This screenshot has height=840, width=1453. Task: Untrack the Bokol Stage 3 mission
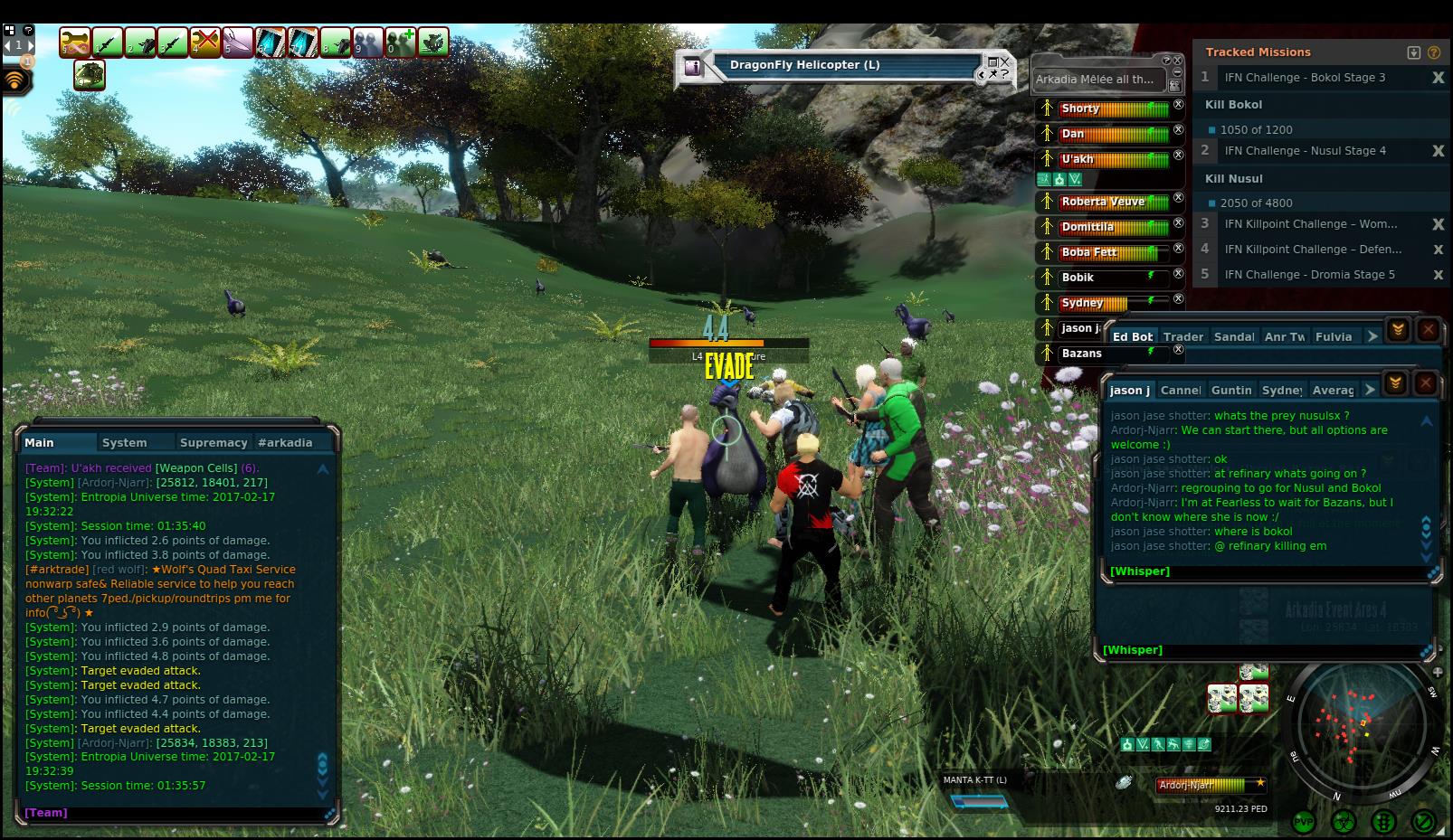pyautogui.click(x=1438, y=78)
